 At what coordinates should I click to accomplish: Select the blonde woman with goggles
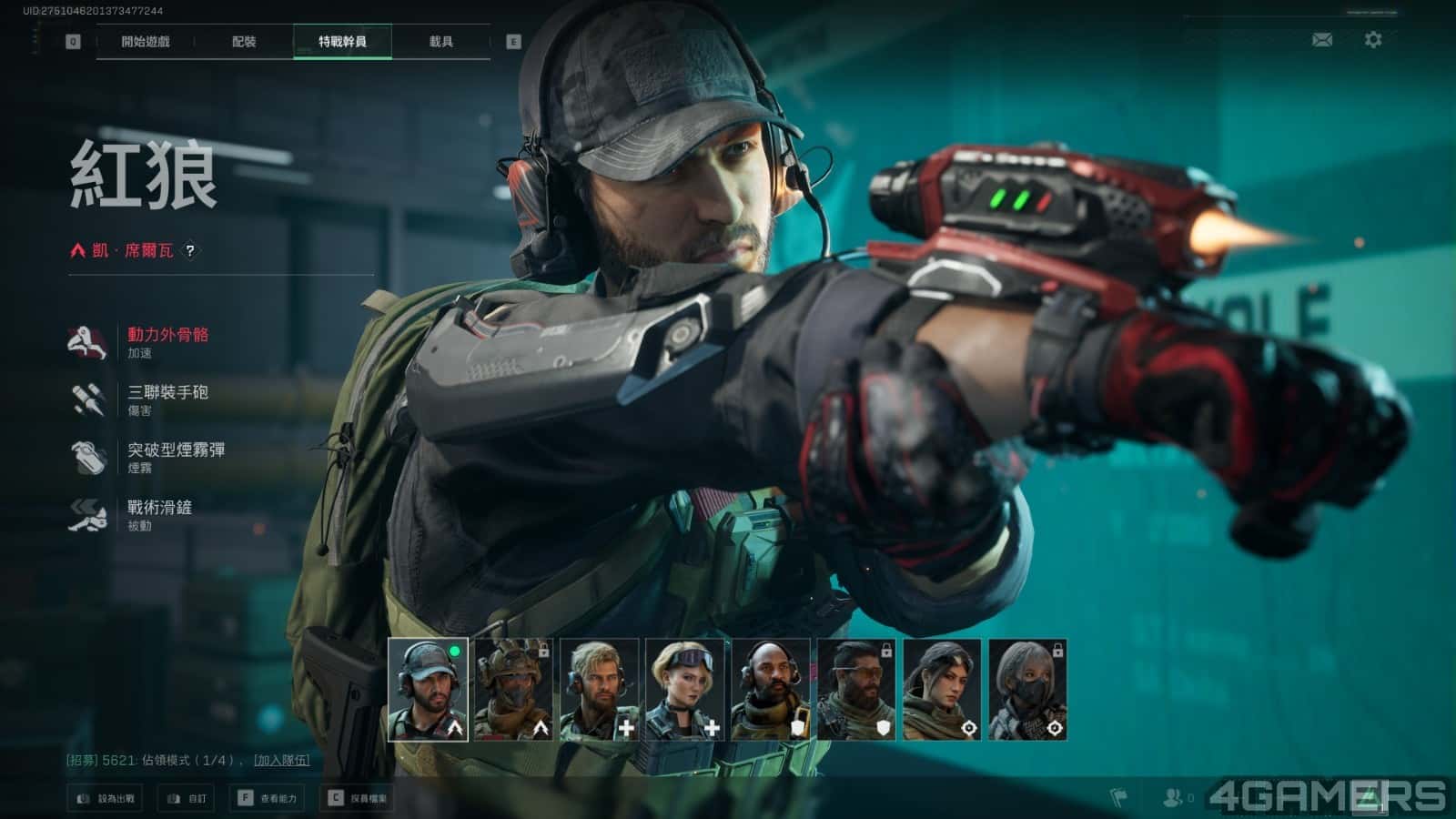click(684, 689)
